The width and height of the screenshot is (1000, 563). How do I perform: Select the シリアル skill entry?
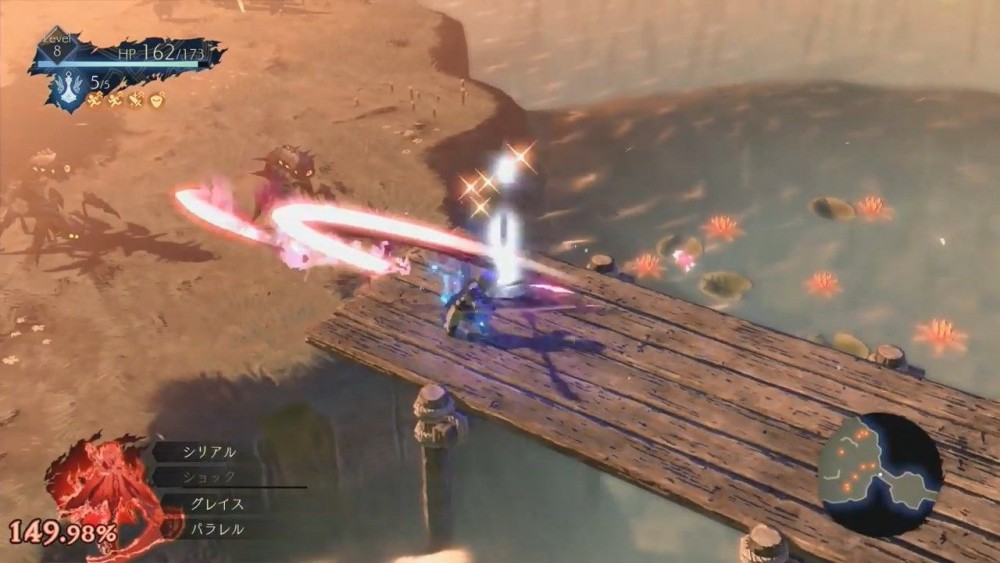pos(209,452)
